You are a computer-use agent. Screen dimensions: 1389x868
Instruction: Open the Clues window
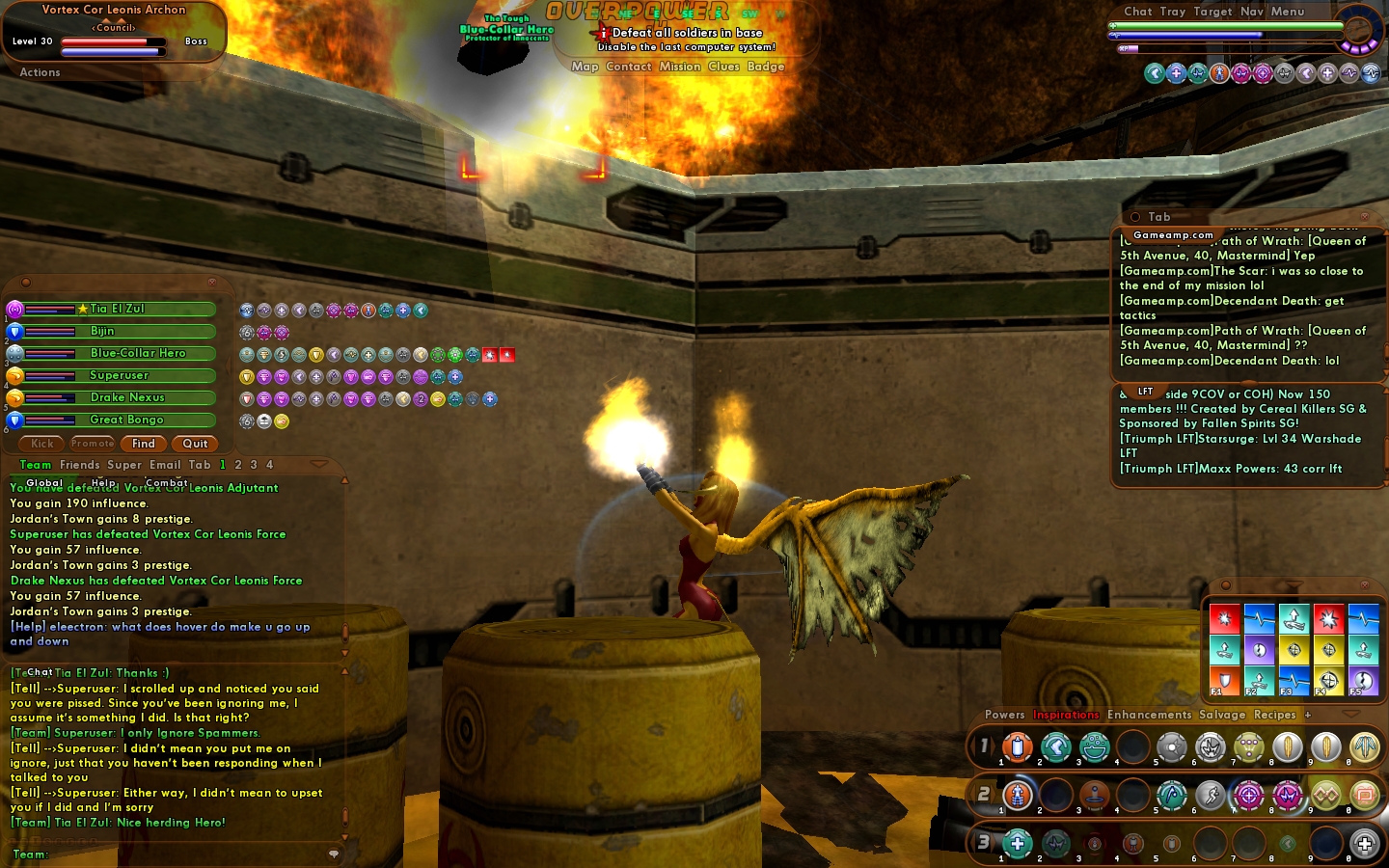pos(723,67)
